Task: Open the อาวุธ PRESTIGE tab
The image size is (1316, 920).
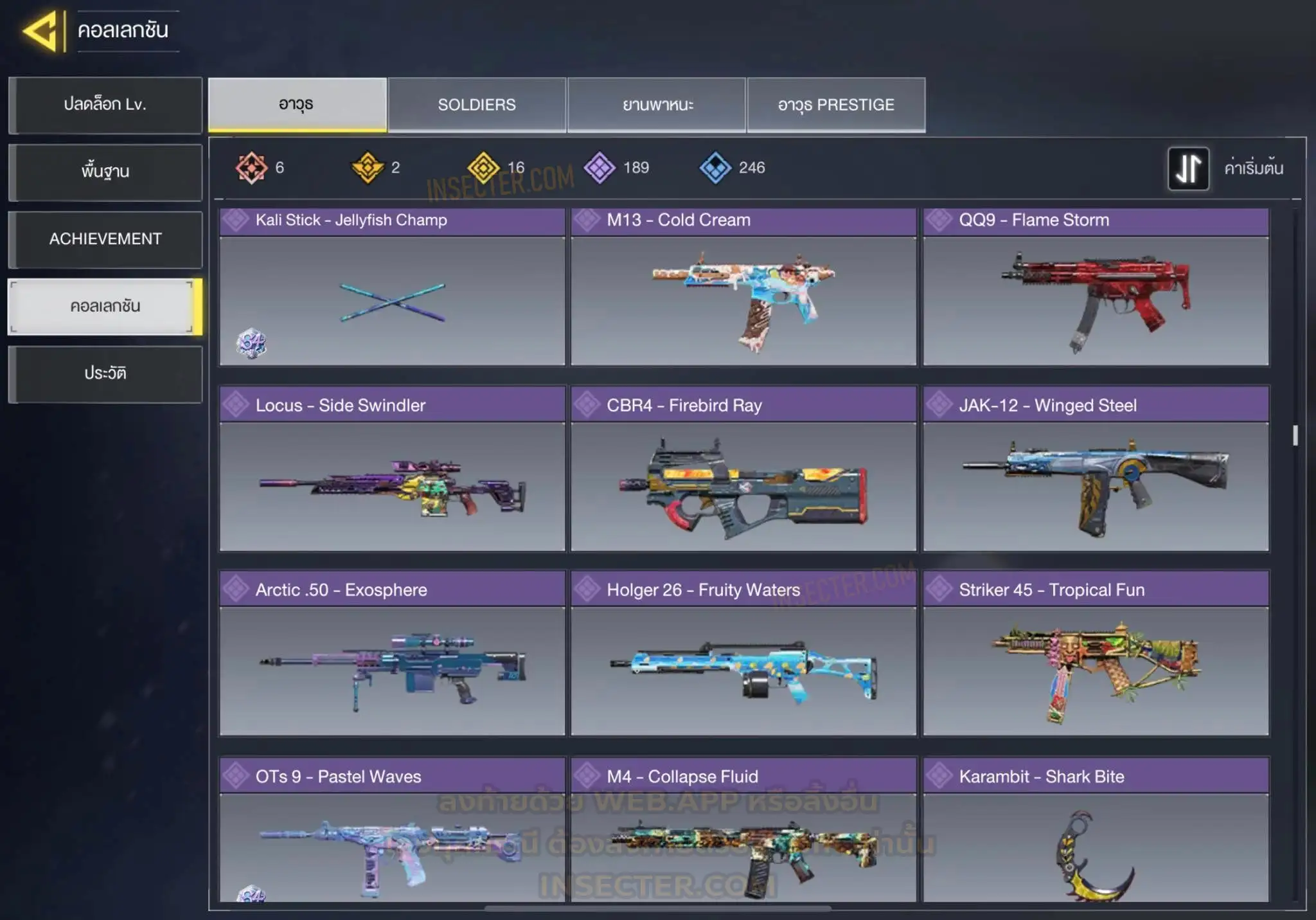Action: [836, 105]
